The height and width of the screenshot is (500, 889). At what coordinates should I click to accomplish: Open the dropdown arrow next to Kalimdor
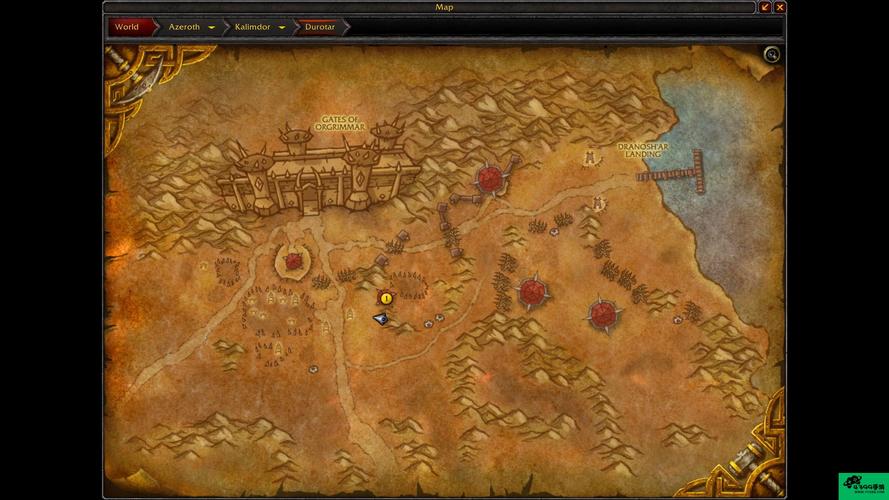point(282,28)
